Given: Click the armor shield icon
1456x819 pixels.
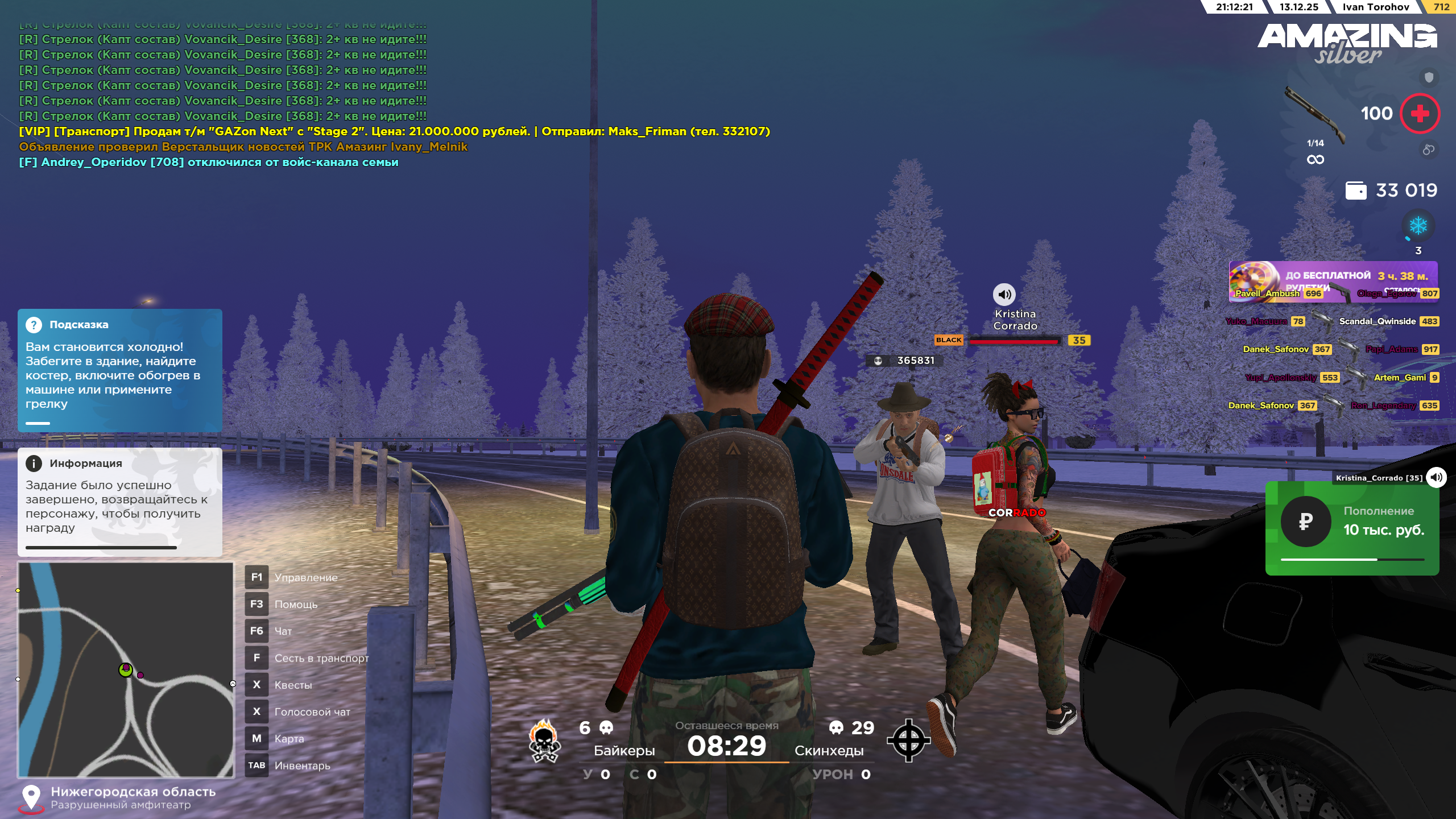Looking at the screenshot, I should pyautogui.click(x=1429, y=77).
